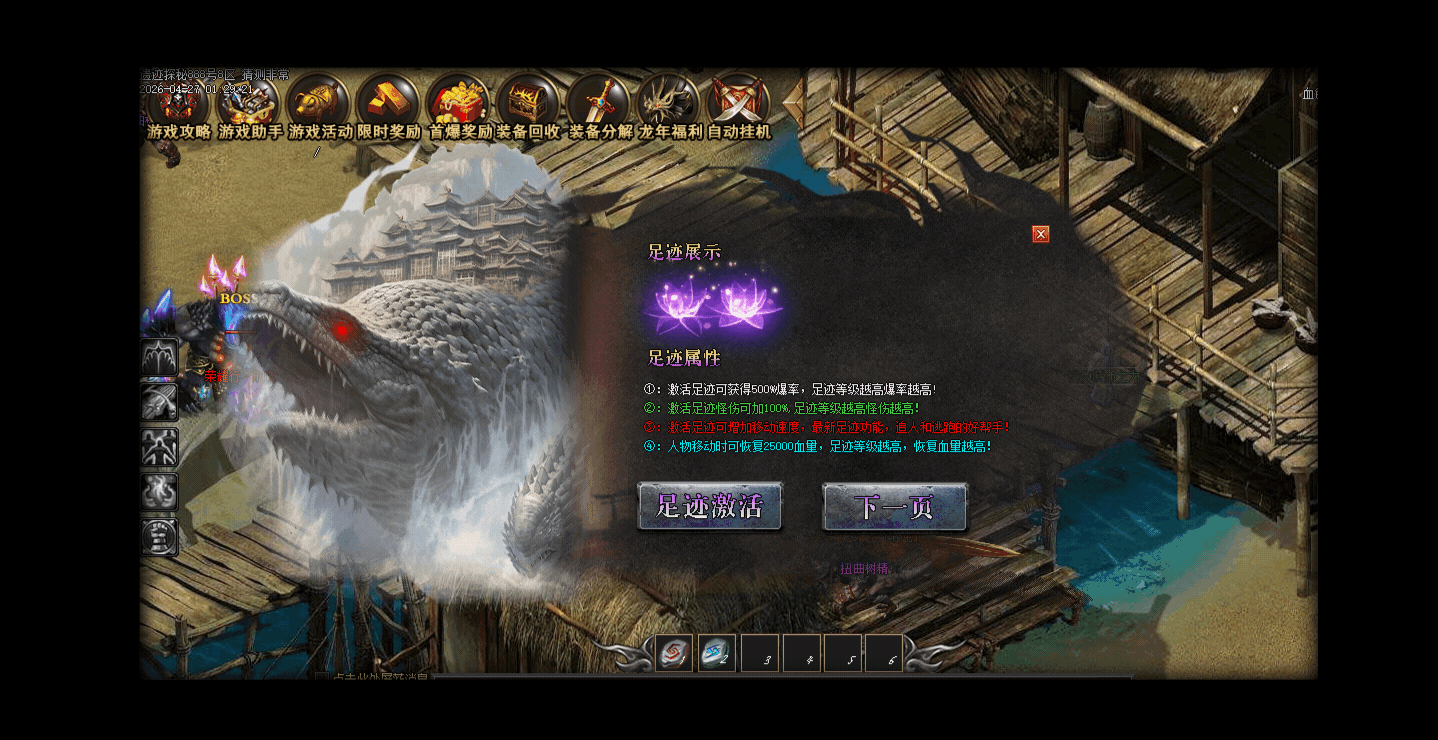The height and width of the screenshot is (740, 1438).
Task: Open the 首爆奖励 treasure pile
Action: (459, 103)
